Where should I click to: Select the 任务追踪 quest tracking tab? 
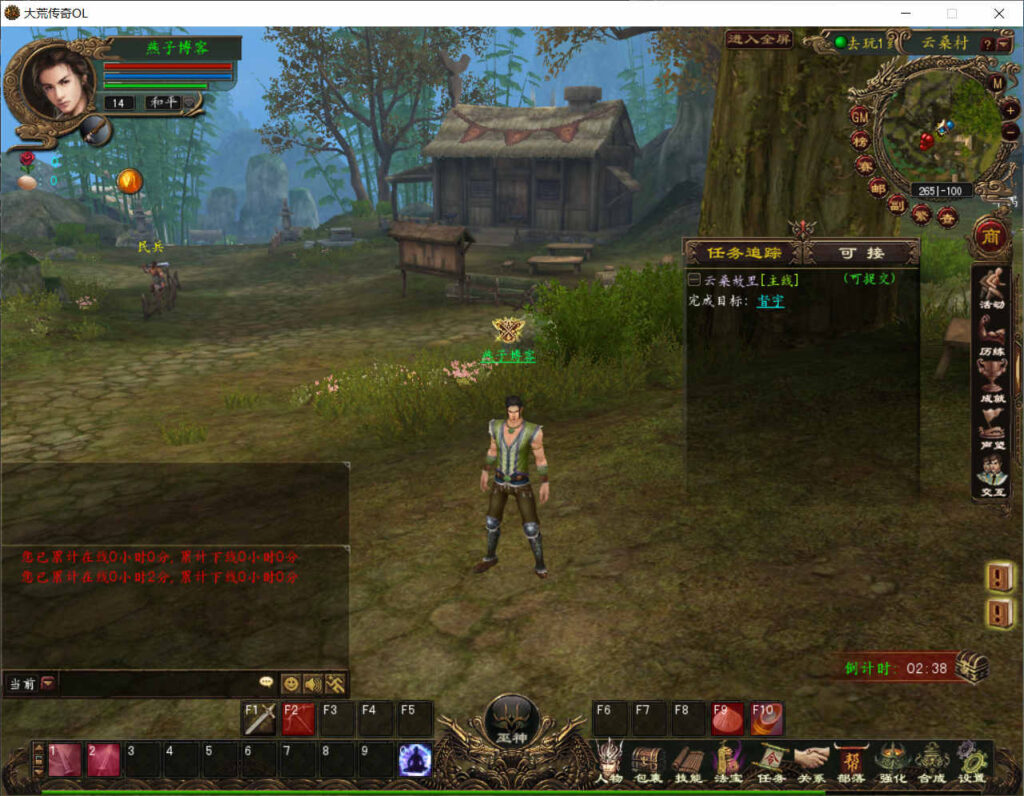tap(744, 253)
